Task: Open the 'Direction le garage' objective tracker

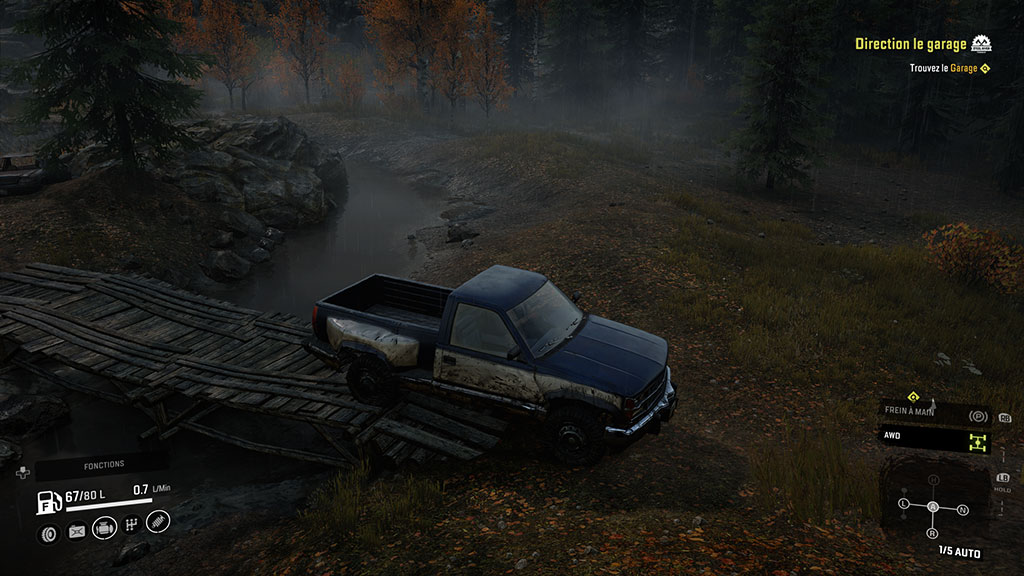Action: (x=911, y=44)
